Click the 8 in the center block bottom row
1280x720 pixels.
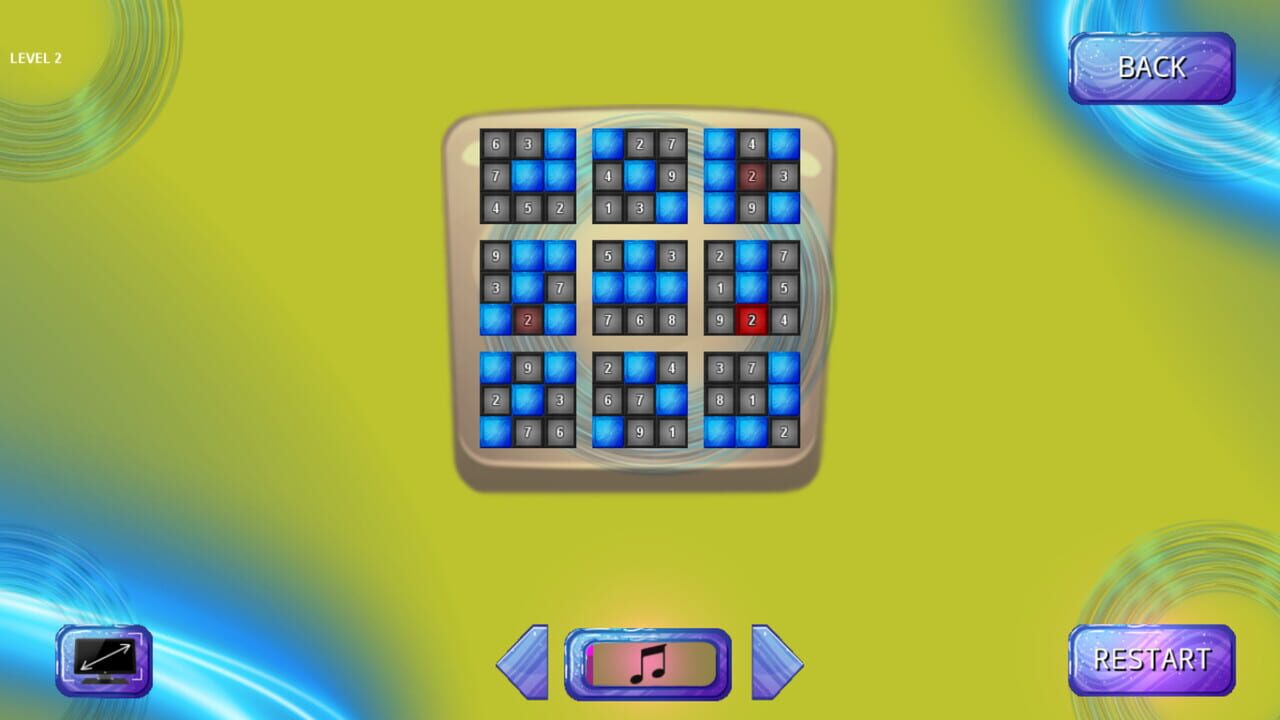673,320
